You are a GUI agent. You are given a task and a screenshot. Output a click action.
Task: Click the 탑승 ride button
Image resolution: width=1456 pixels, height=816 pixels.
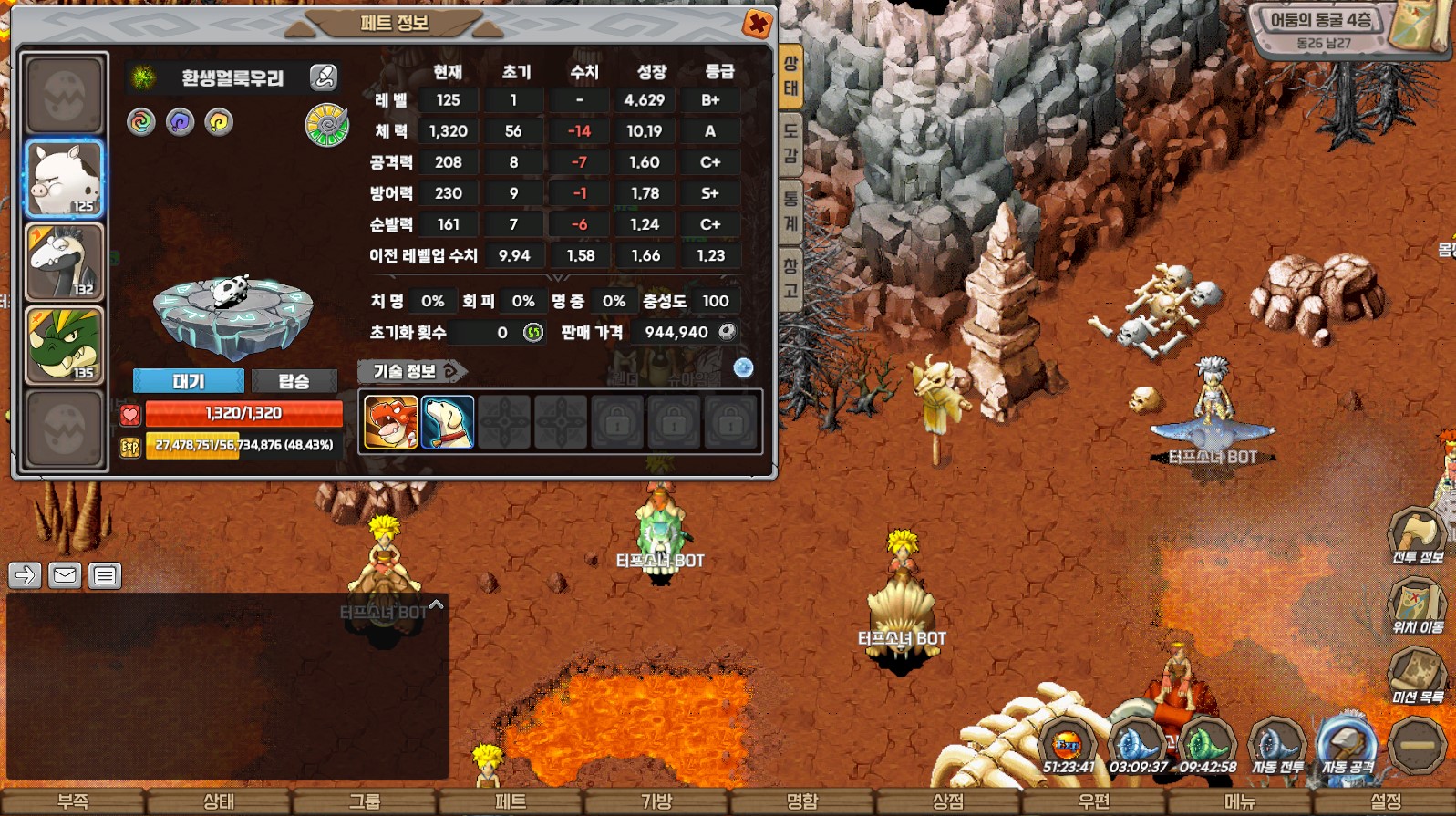pos(294,381)
